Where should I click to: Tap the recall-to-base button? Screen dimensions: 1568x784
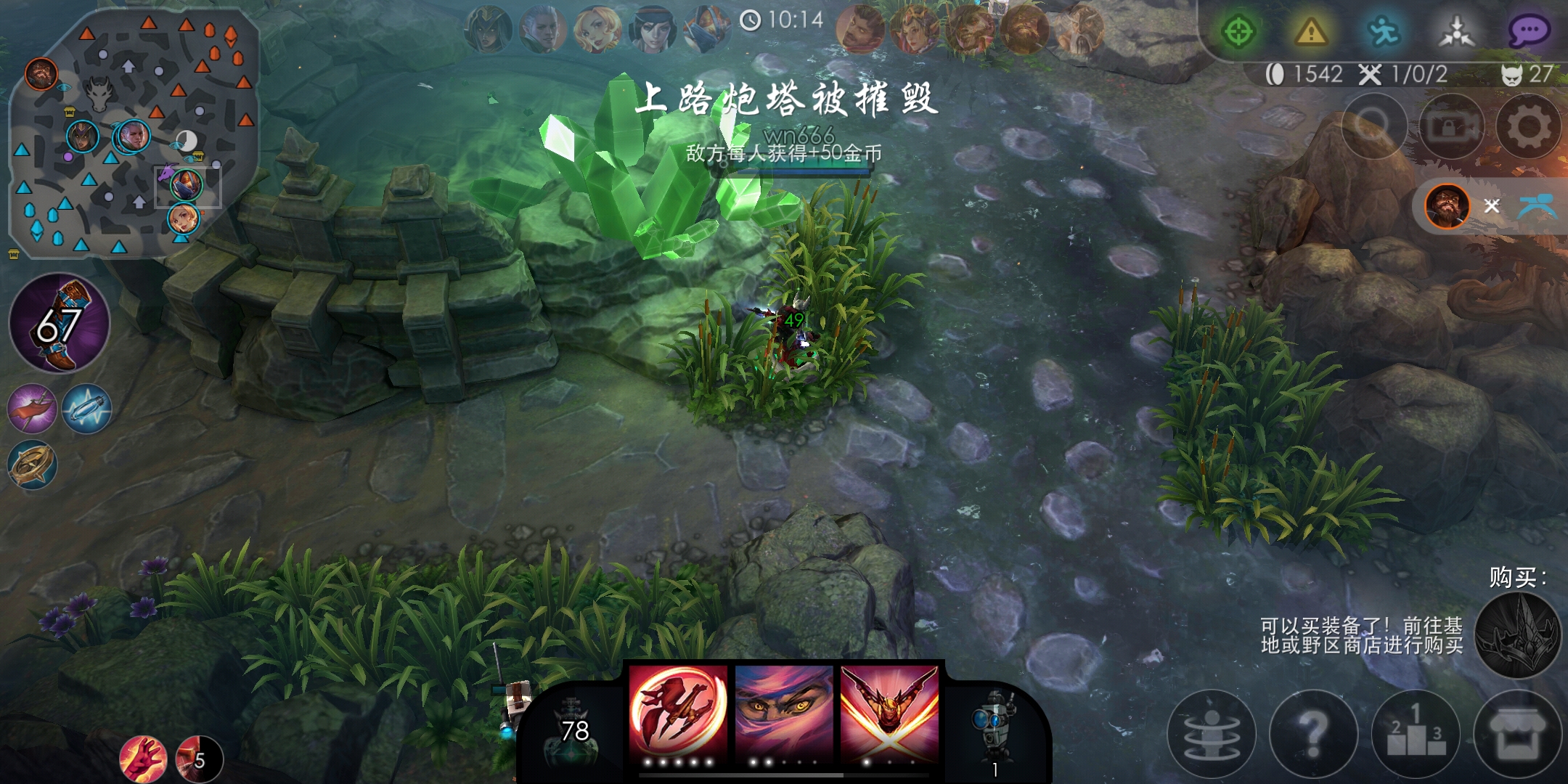pyautogui.click(x=1212, y=735)
